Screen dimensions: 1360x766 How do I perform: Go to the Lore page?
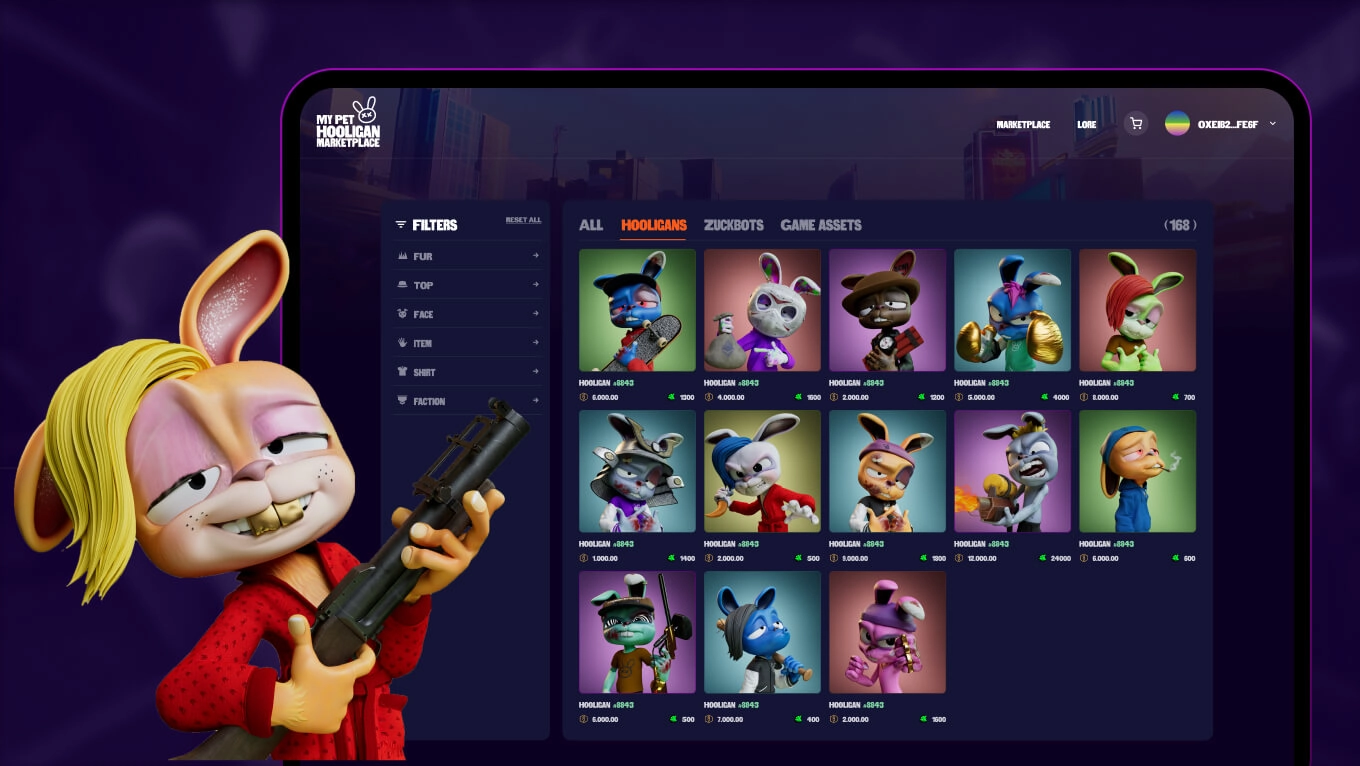(1086, 125)
